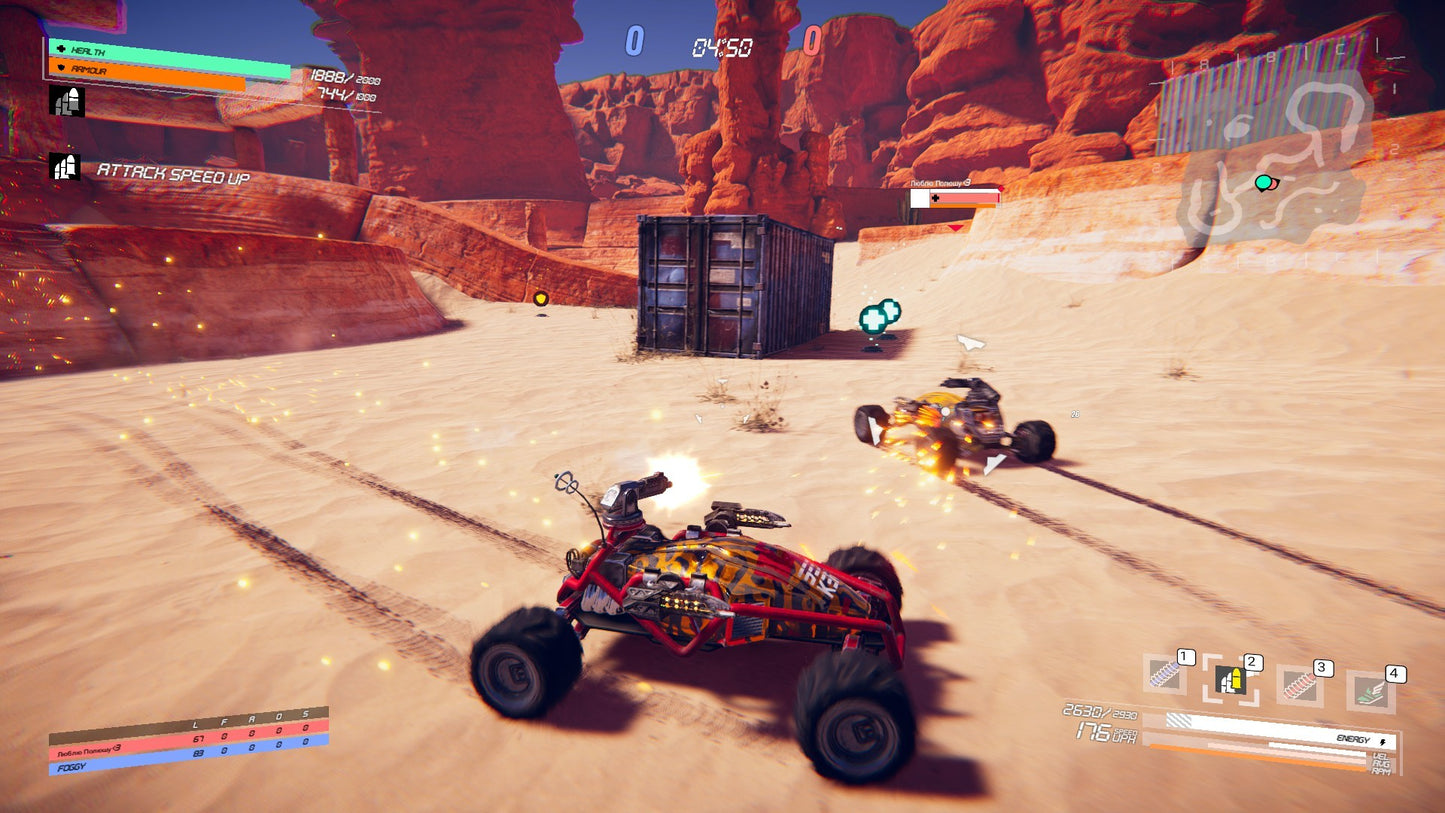
Task: Select the icon beside Attack Speed Up text
Action: coord(64,166)
